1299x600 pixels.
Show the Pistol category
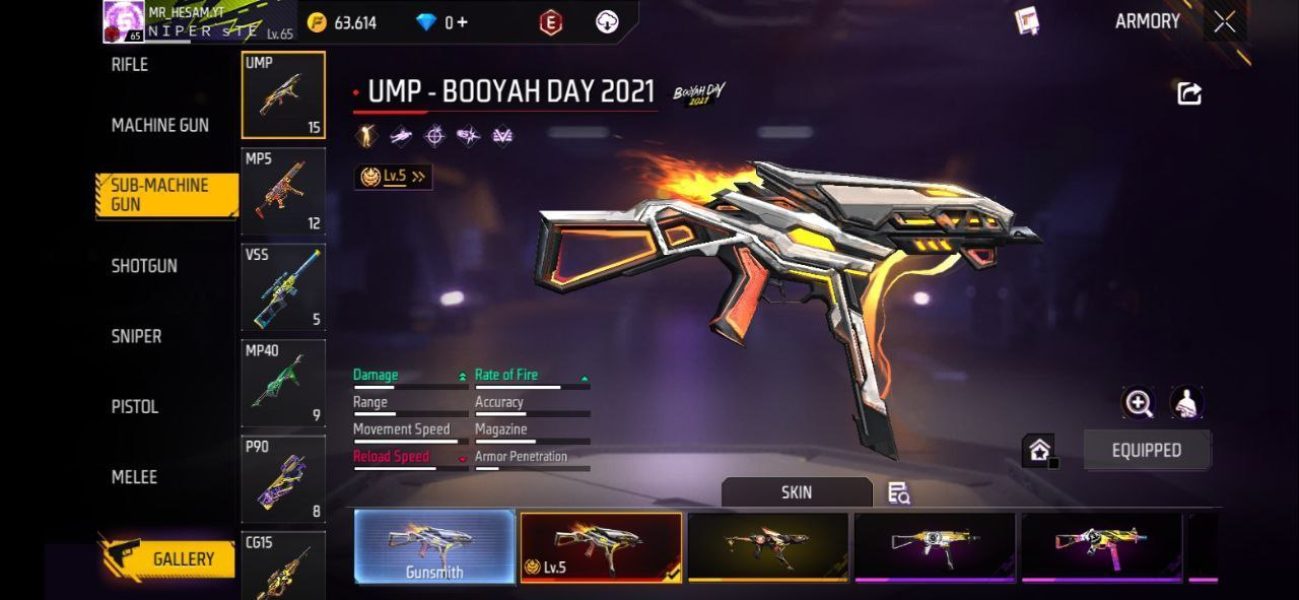click(135, 407)
